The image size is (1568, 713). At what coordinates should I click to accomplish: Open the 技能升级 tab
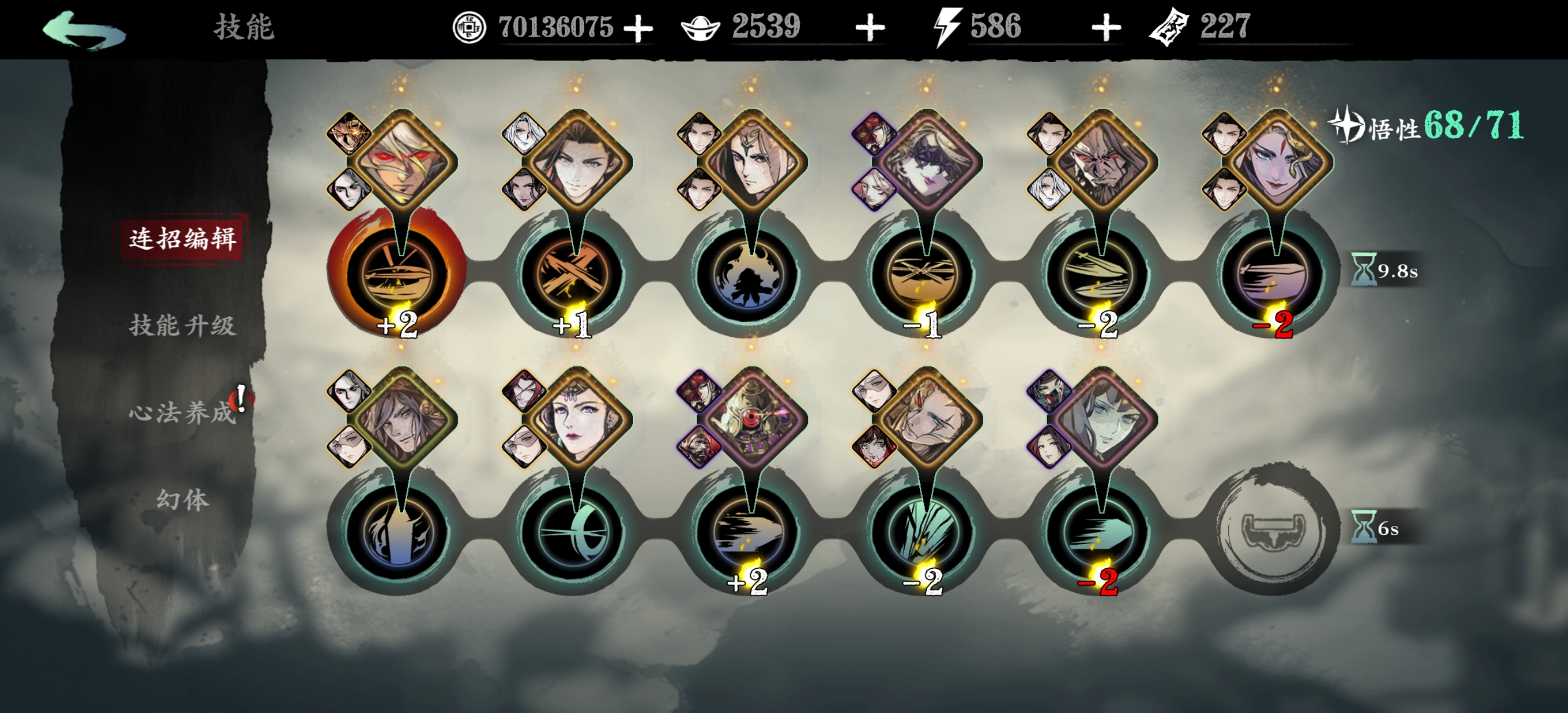(181, 326)
